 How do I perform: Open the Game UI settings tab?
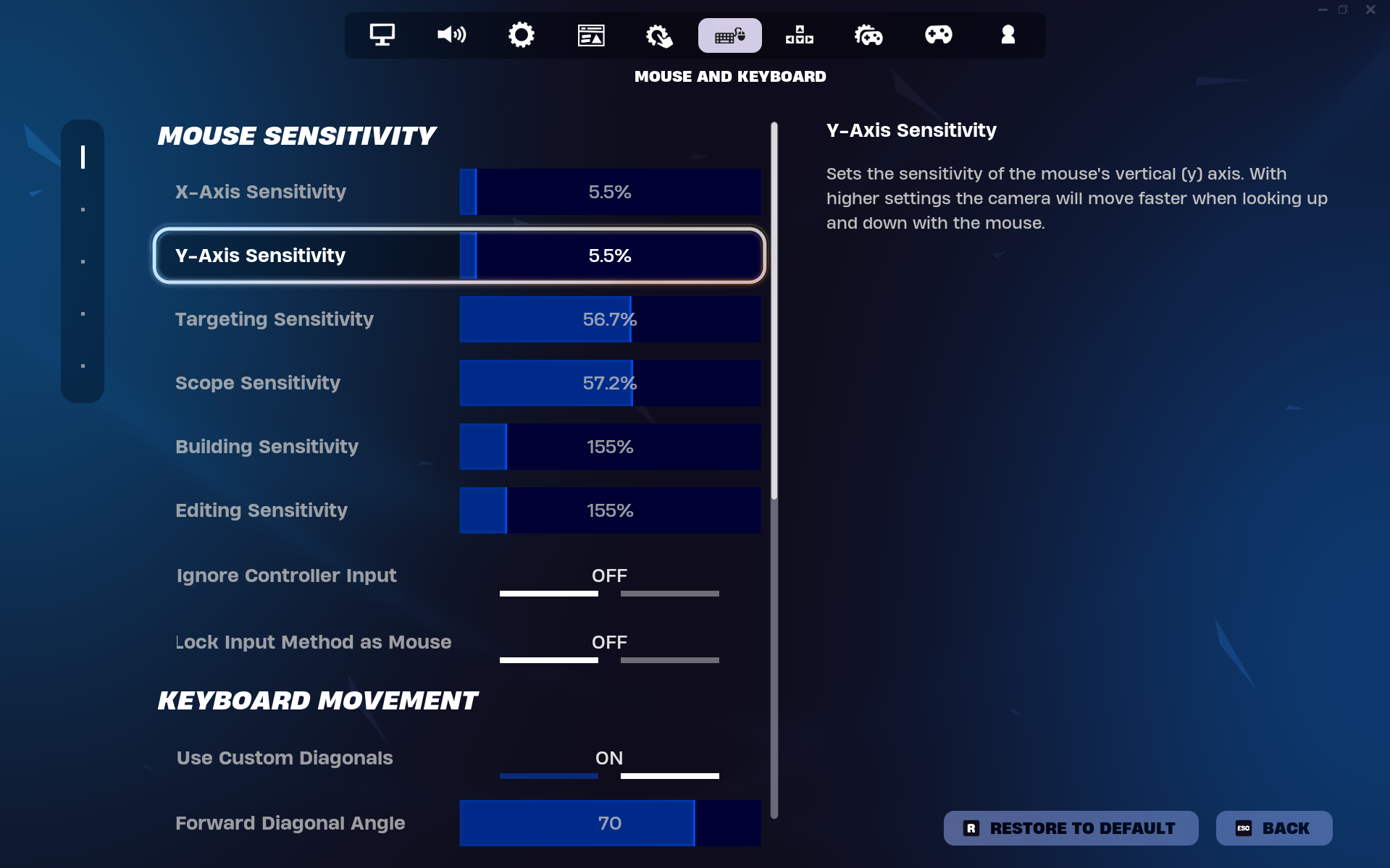coord(590,35)
